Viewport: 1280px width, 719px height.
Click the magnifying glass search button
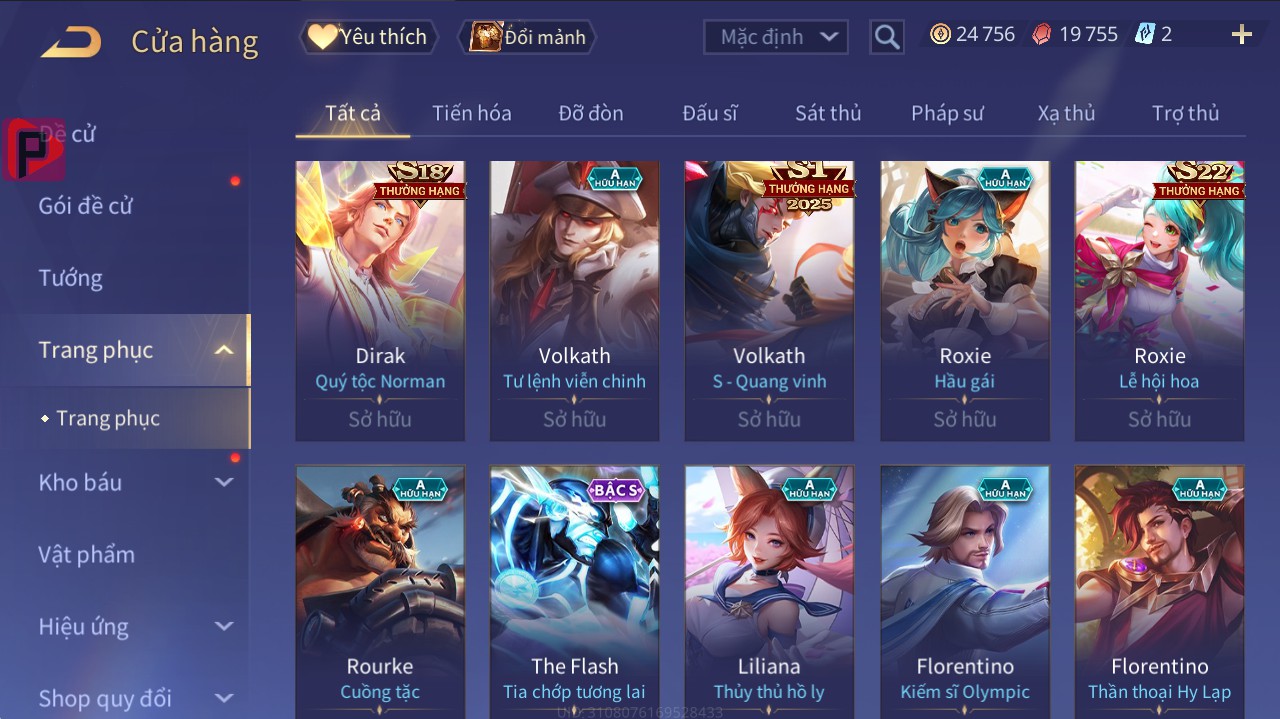pos(886,38)
